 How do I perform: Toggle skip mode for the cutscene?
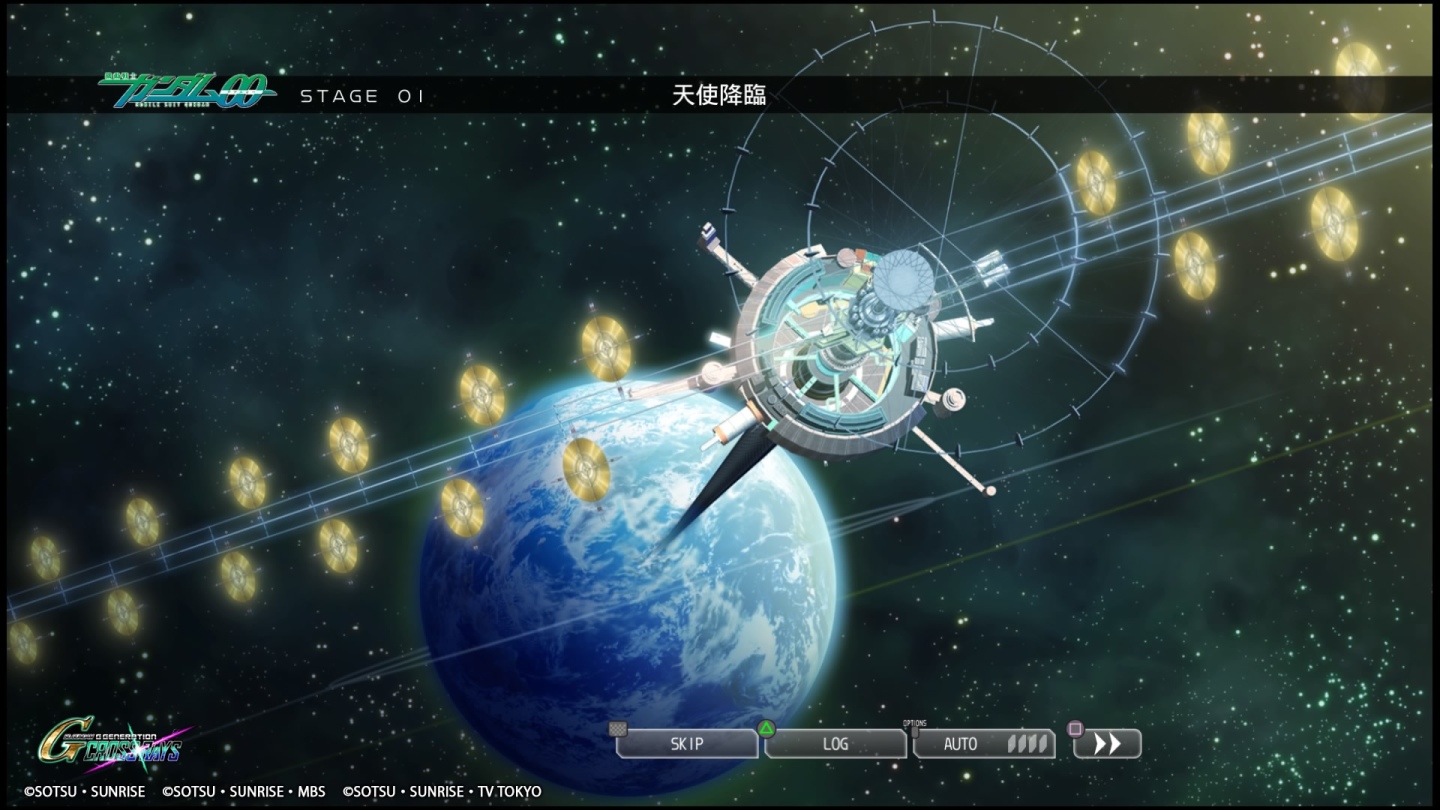pos(687,744)
